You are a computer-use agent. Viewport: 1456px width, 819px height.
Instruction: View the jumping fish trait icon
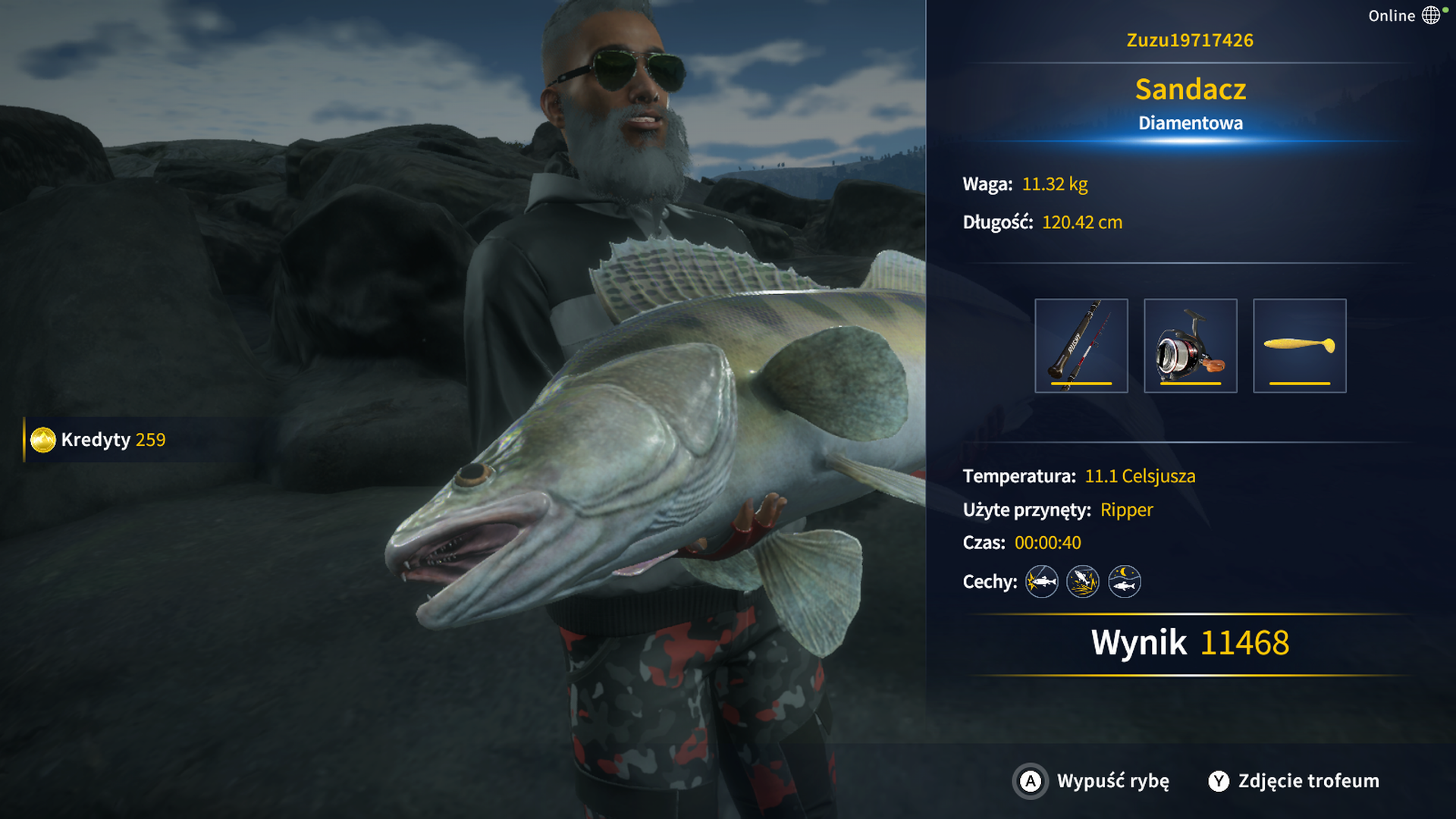[x=1082, y=582]
